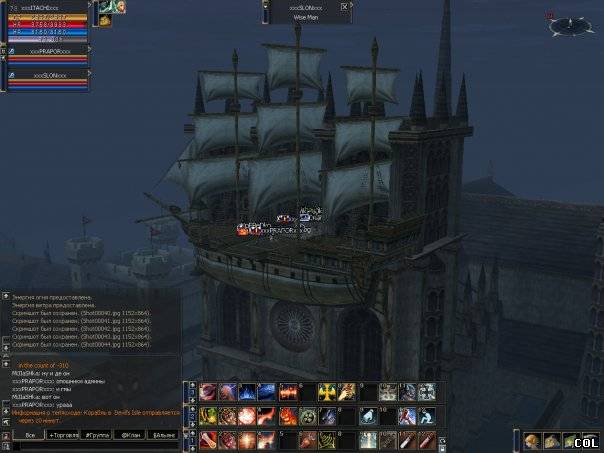Activate the golden cross skill in top hotbar row
Image resolution: width=604 pixels, height=453 pixels.
coord(328,392)
